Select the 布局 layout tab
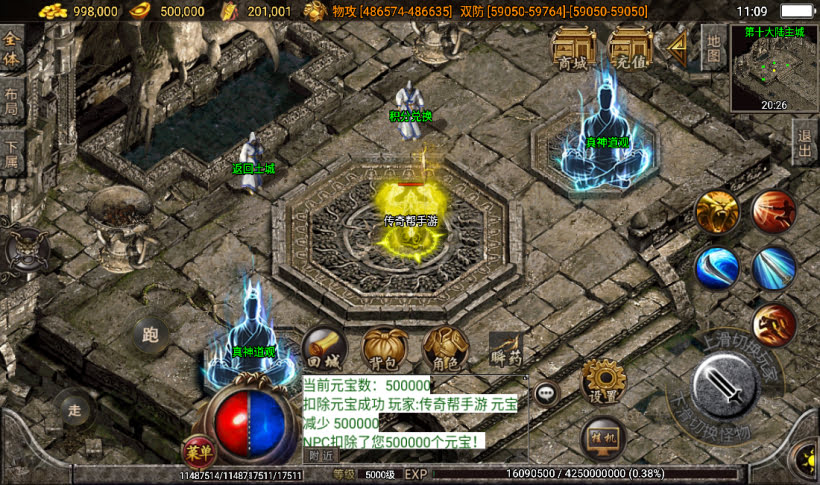 [x=12, y=103]
